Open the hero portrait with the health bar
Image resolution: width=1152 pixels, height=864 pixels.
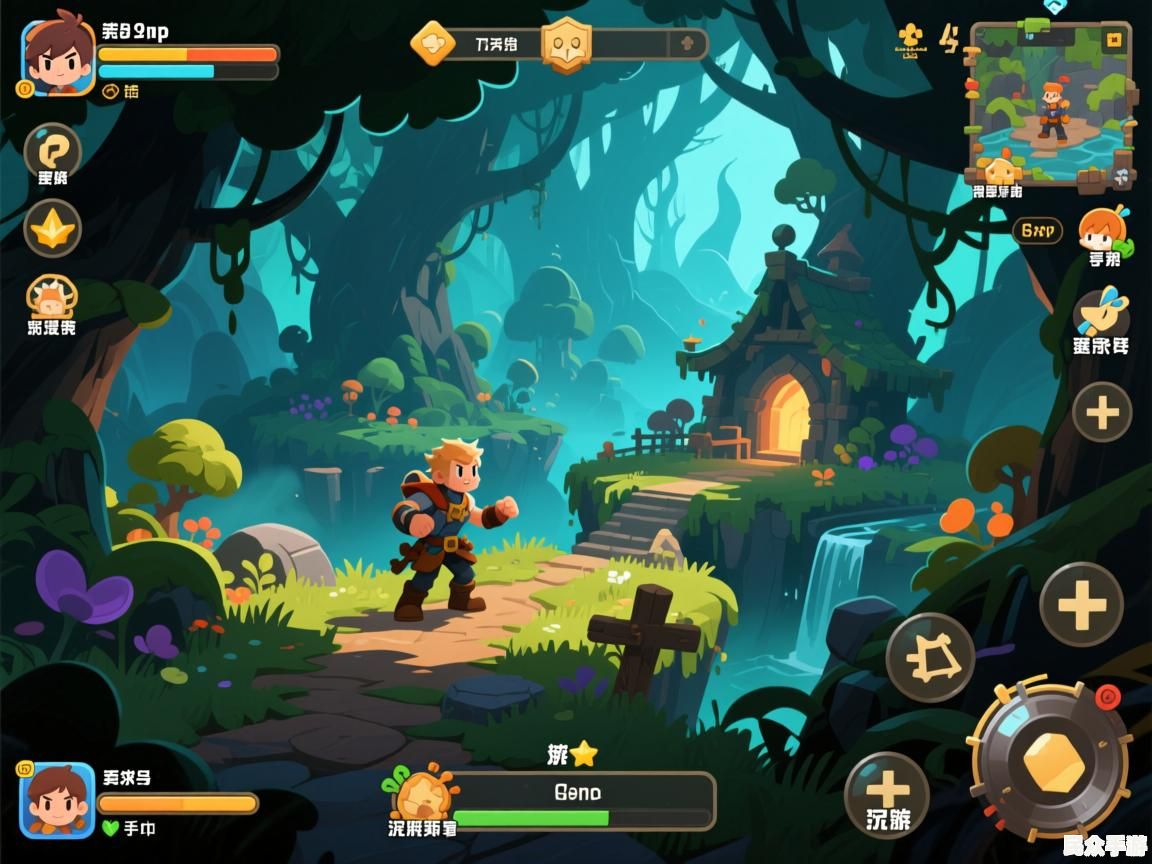click(x=58, y=58)
